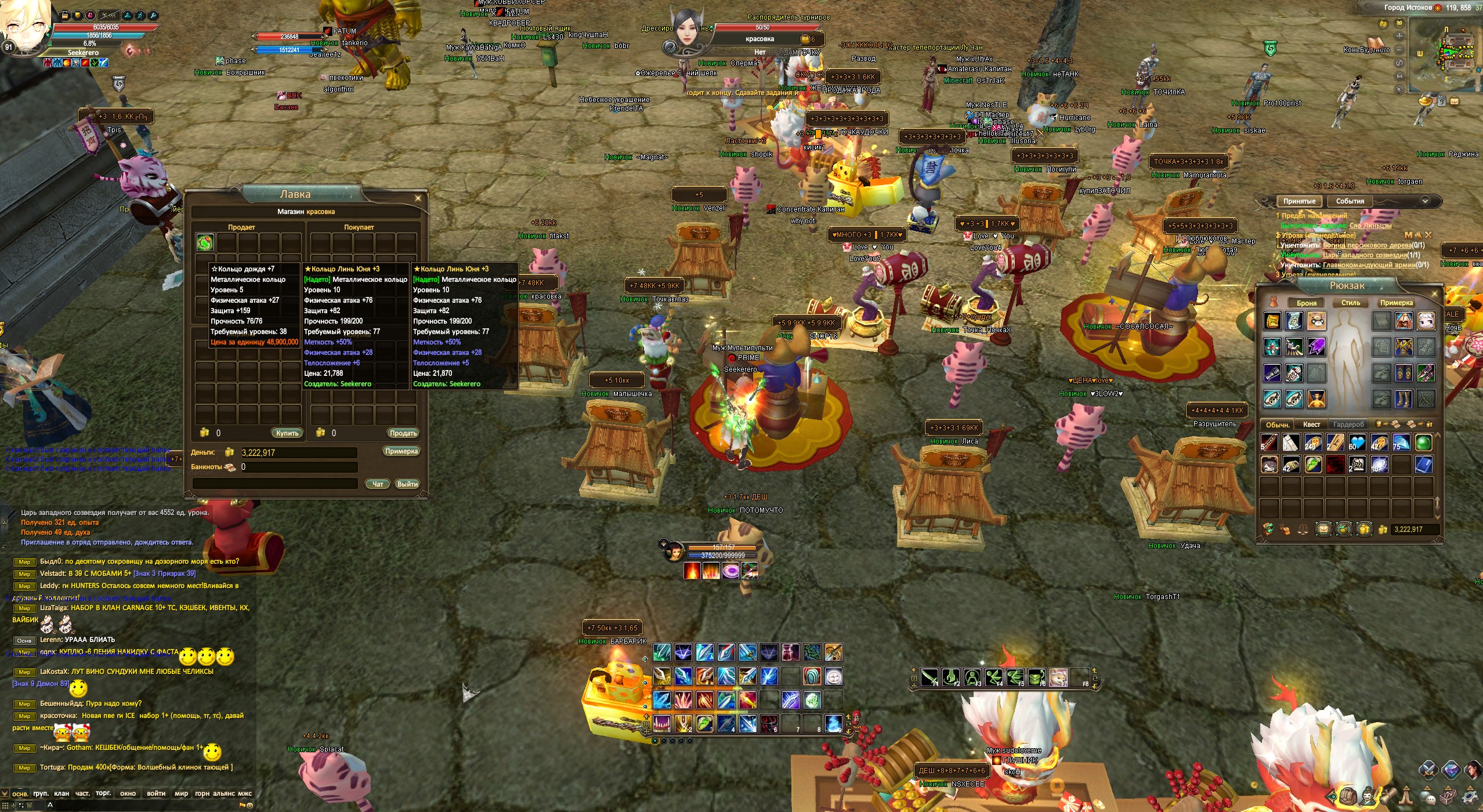This screenshot has width=1483, height=812.
Task: Click the Купить button in the shop
Action: (287, 433)
